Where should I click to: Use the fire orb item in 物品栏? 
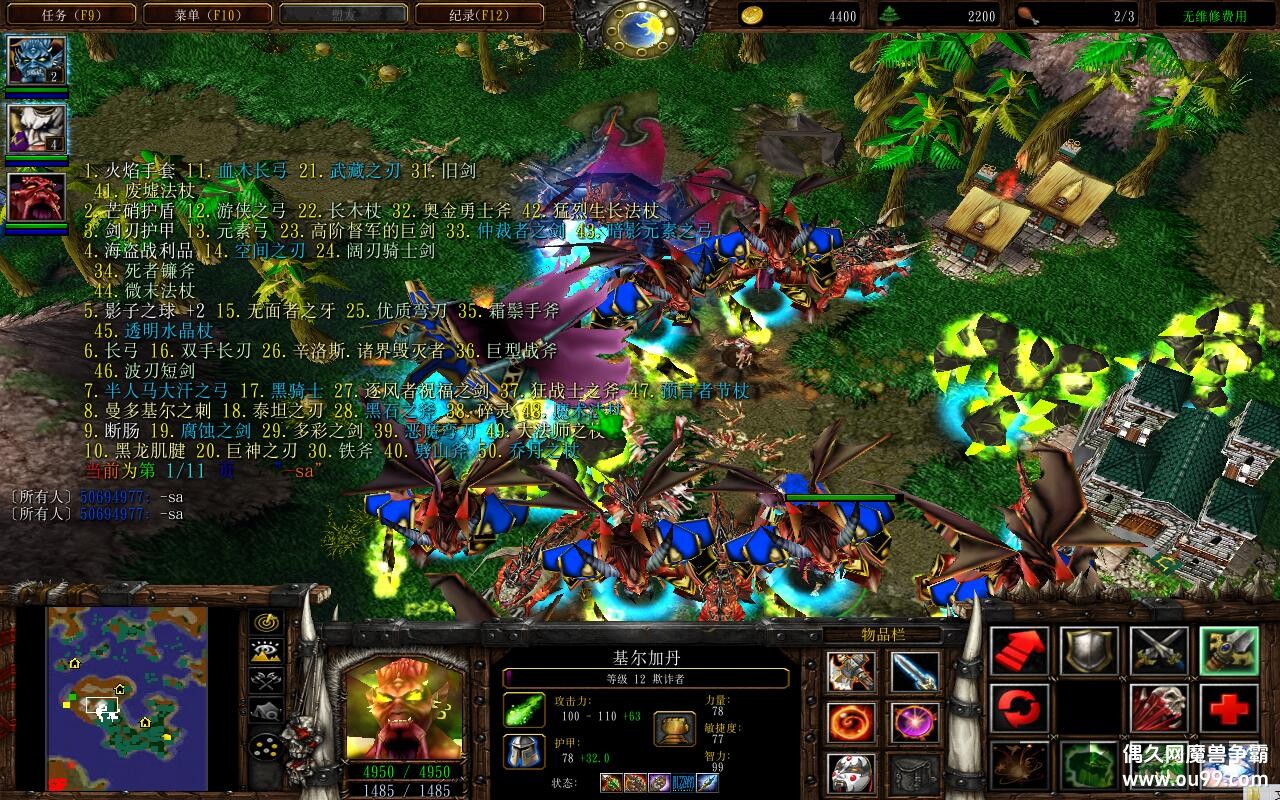point(850,721)
